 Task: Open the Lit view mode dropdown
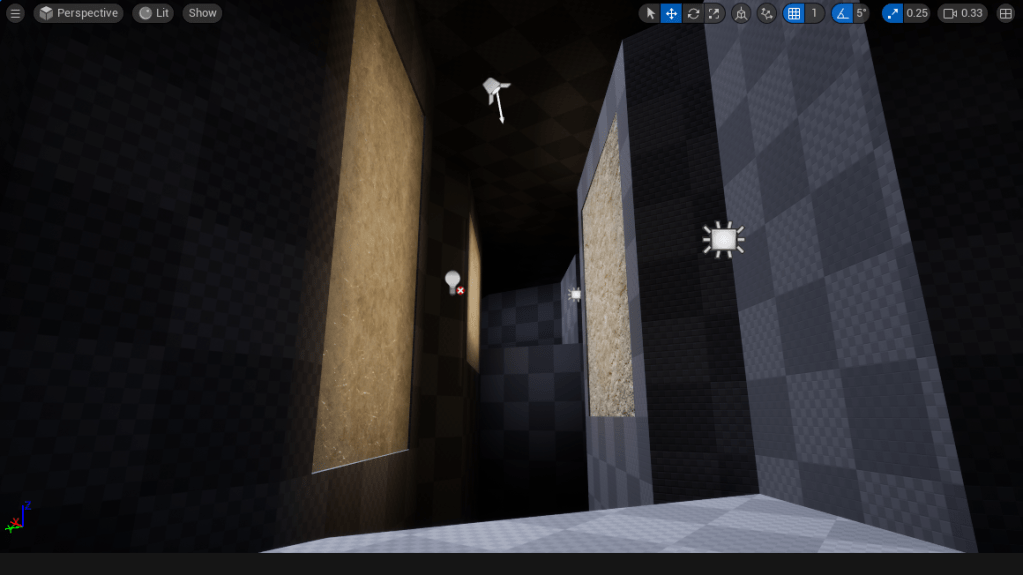pos(153,13)
